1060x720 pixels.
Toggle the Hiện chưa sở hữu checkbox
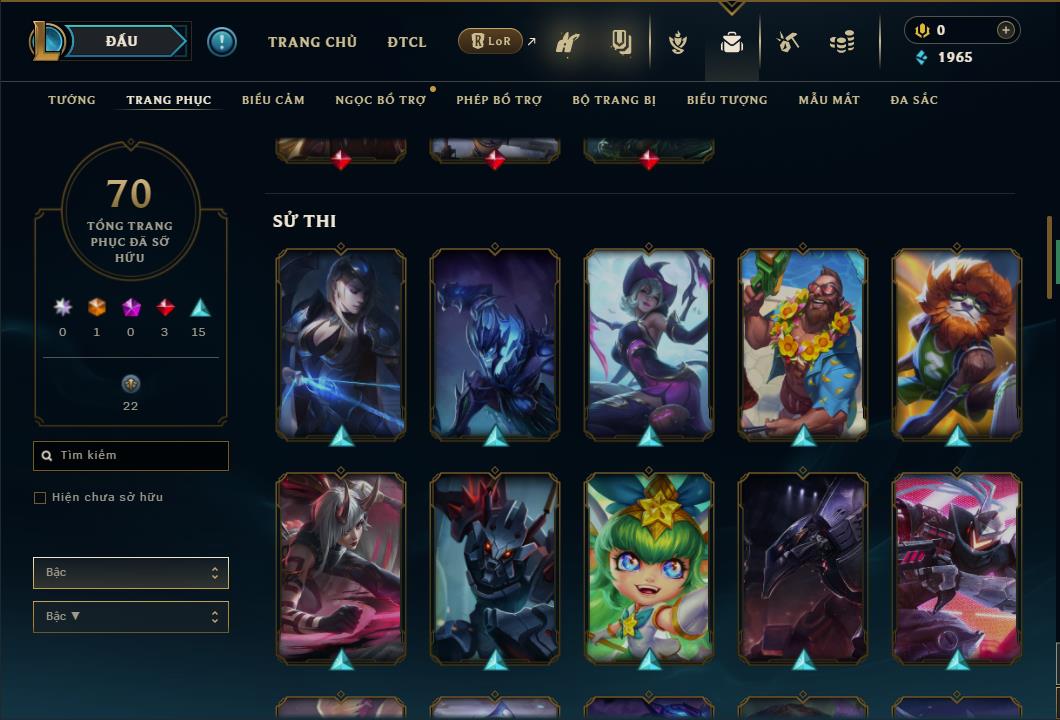tap(40, 498)
